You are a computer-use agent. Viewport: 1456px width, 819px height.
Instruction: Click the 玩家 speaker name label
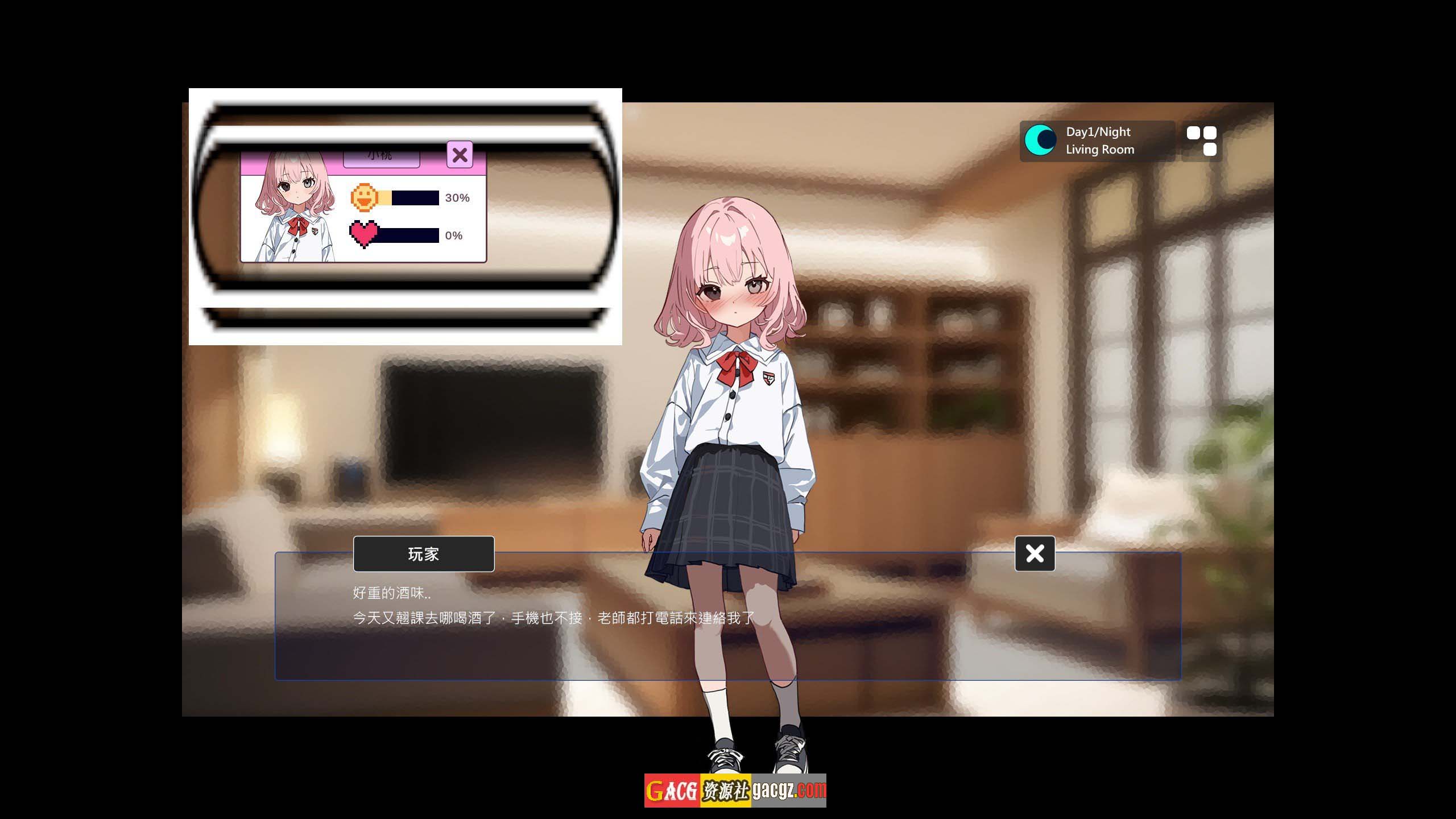click(424, 554)
